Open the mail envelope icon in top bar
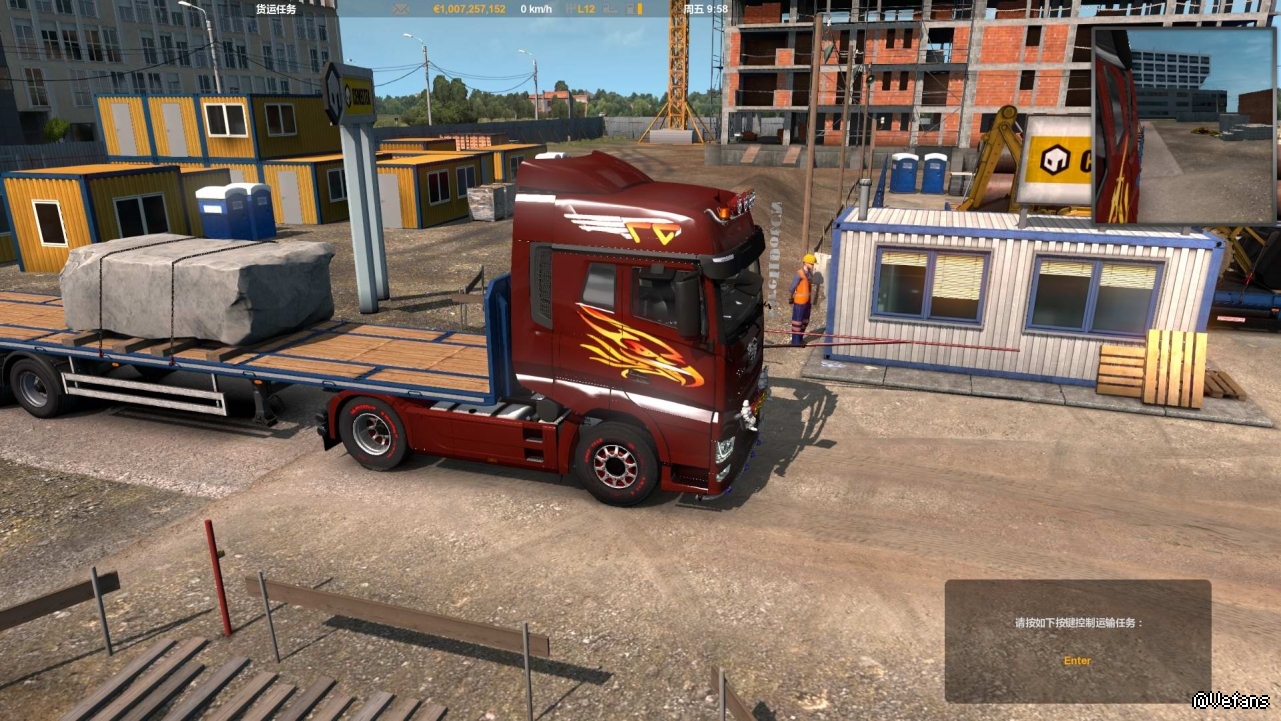 point(401,9)
